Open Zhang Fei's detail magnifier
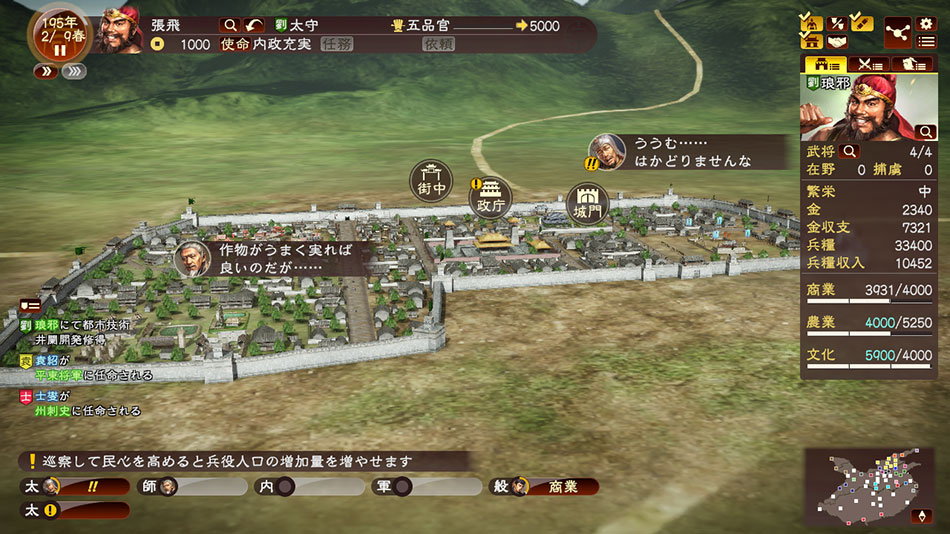Image resolution: width=950 pixels, height=534 pixels. (x=231, y=25)
